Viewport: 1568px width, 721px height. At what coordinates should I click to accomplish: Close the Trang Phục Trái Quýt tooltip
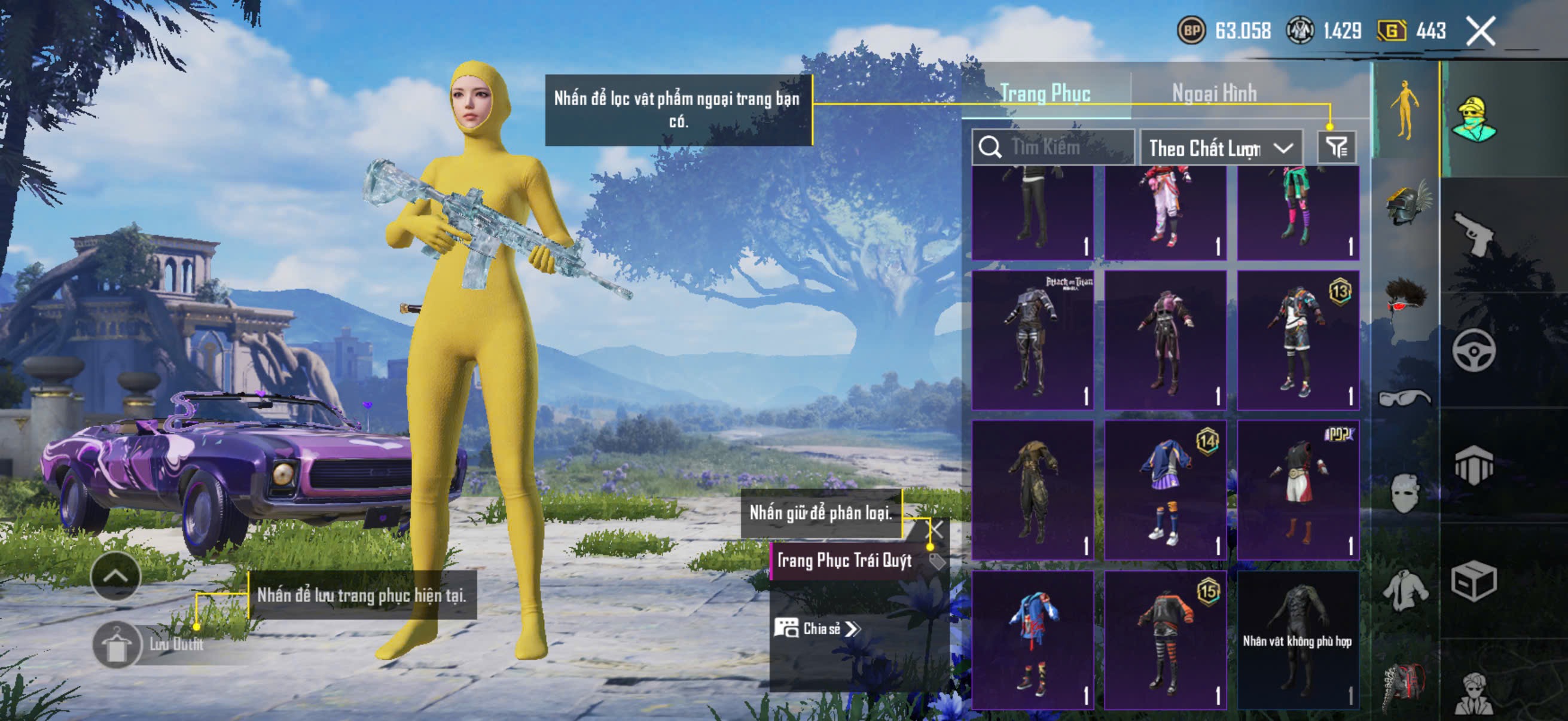point(935,529)
